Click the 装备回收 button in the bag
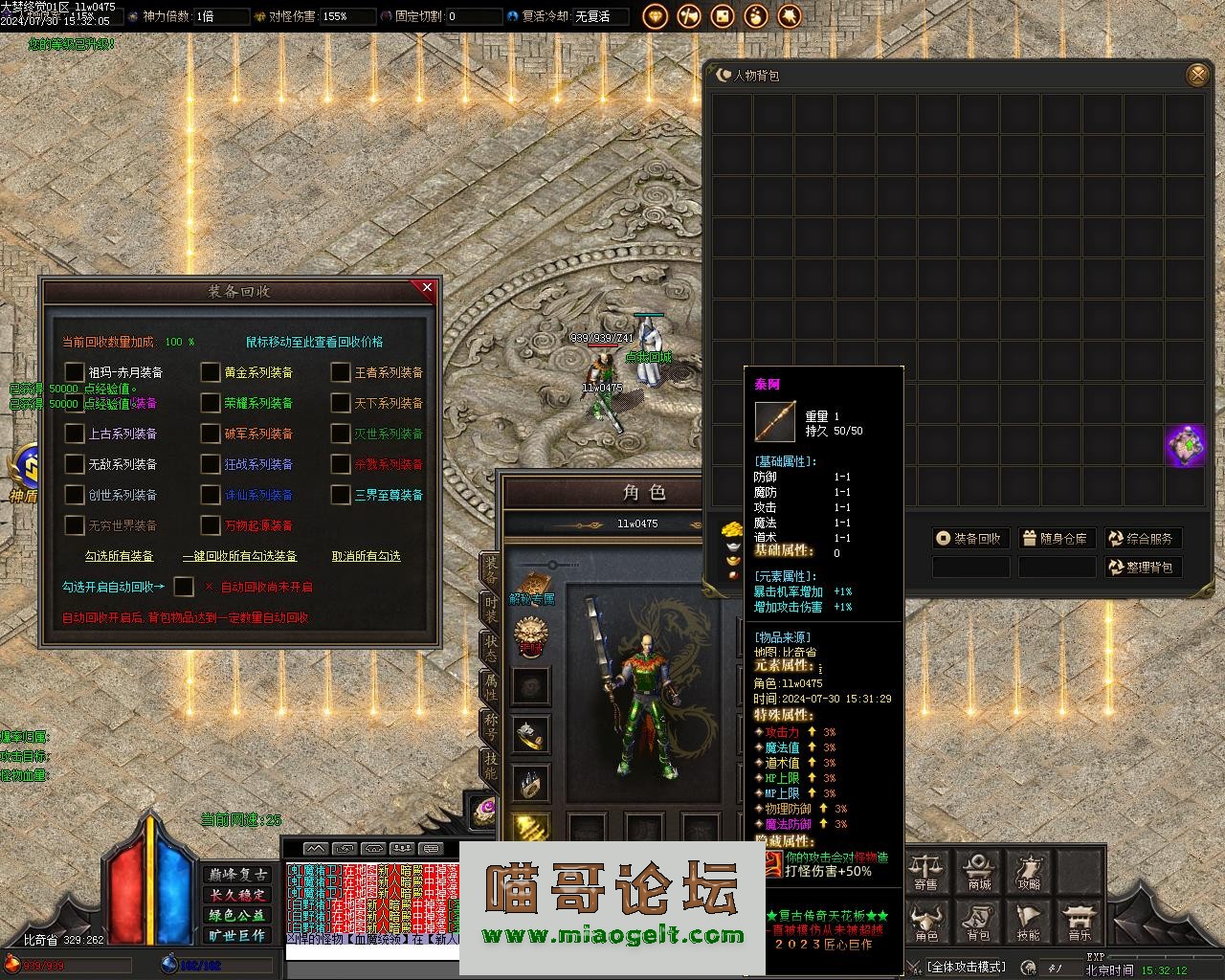This screenshot has width=1225, height=980. pyautogui.click(x=969, y=539)
